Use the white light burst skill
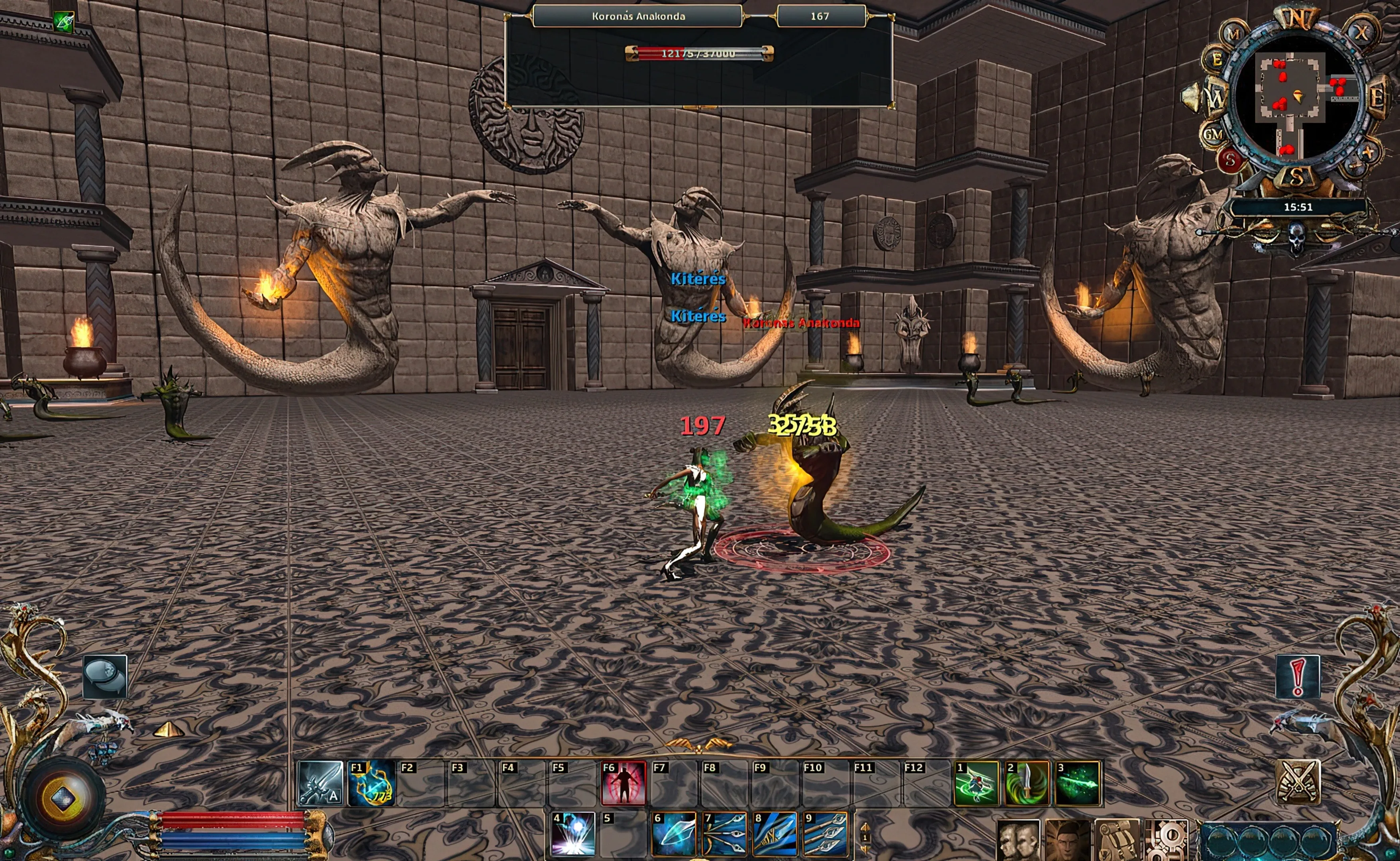 (x=573, y=833)
